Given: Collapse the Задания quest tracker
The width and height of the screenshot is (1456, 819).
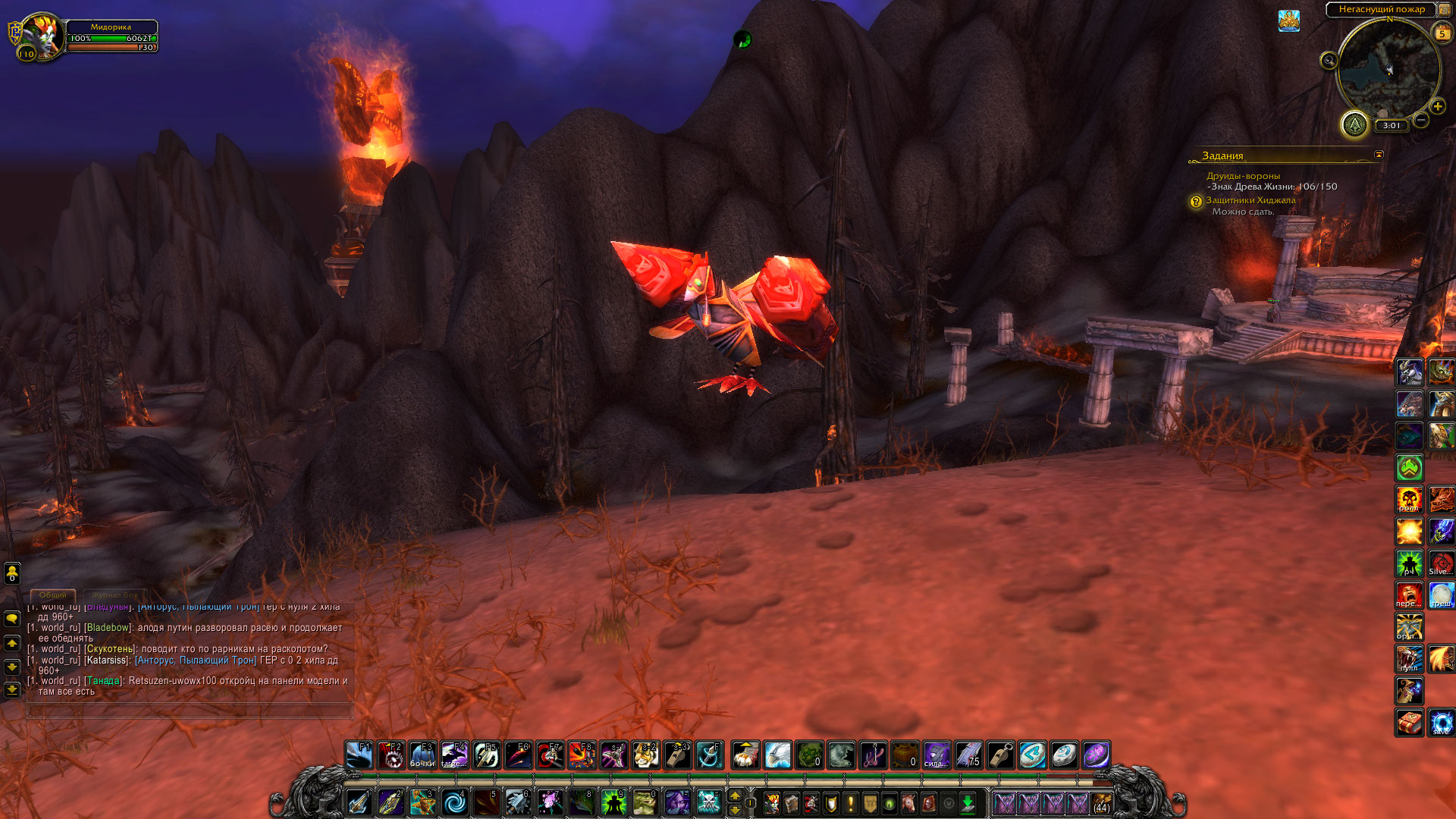Looking at the screenshot, I should [1379, 155].
